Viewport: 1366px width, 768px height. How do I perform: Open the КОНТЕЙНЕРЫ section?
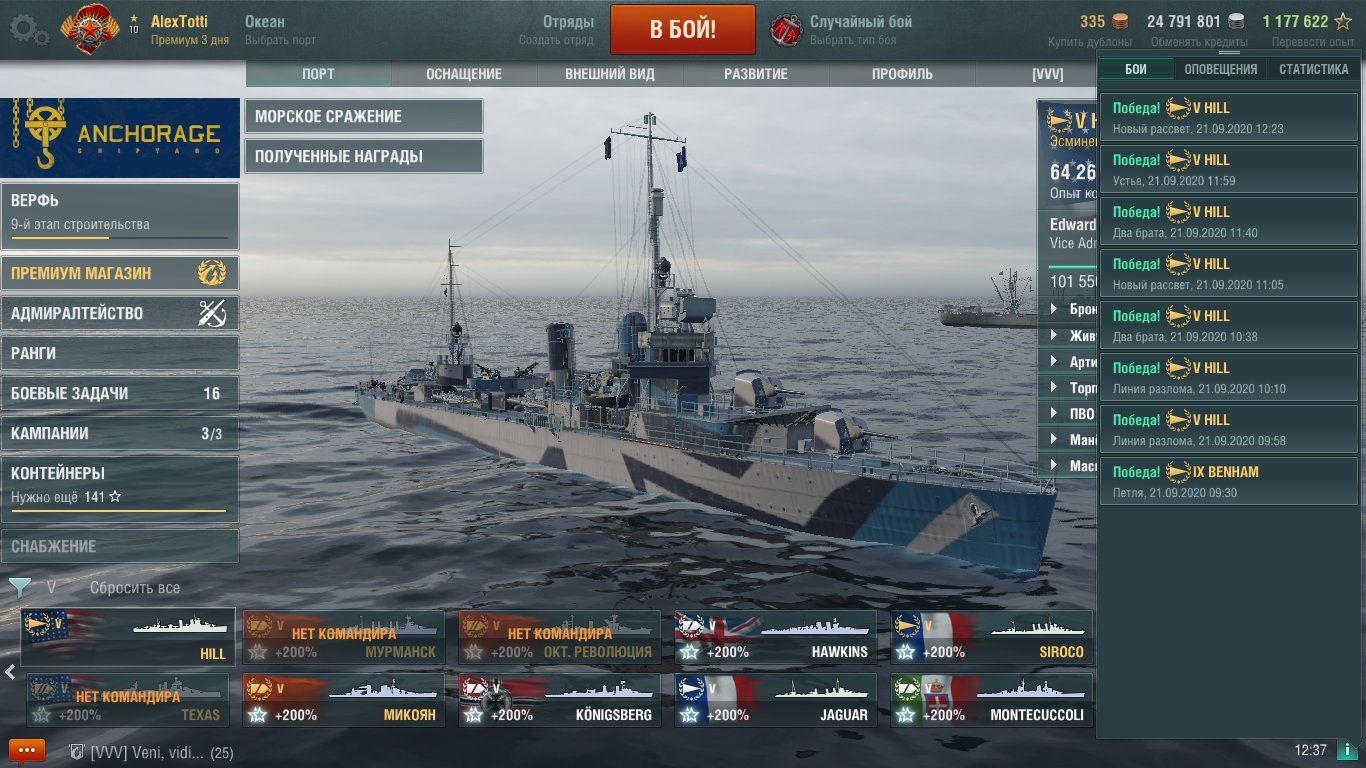[119, 484]
